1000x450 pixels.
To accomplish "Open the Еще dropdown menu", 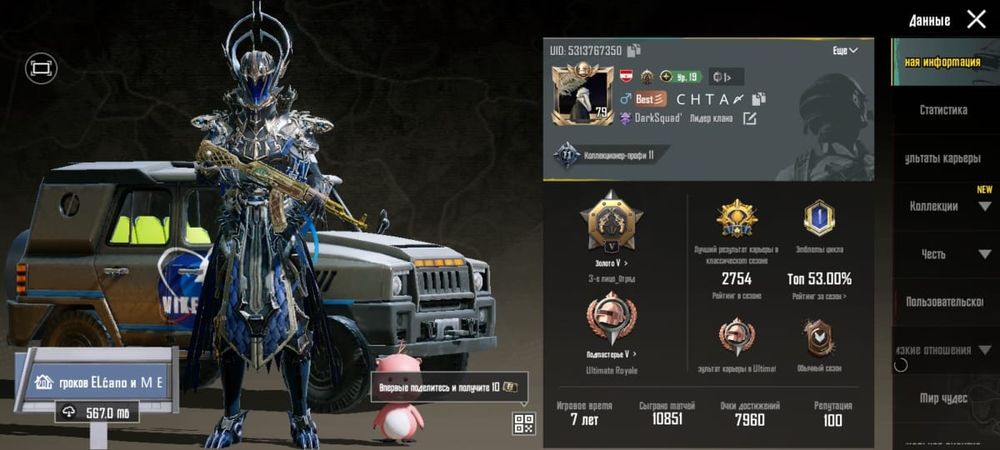I will (845, 50).
